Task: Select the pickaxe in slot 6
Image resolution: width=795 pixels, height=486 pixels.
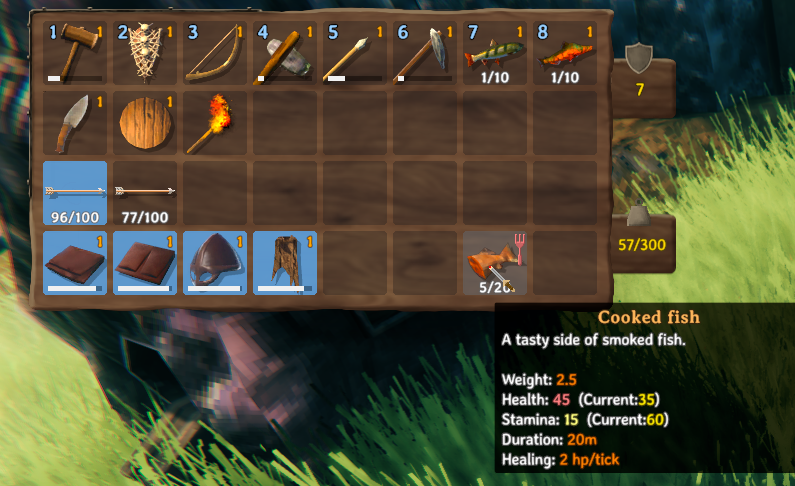Action: [x=425, y=53]
